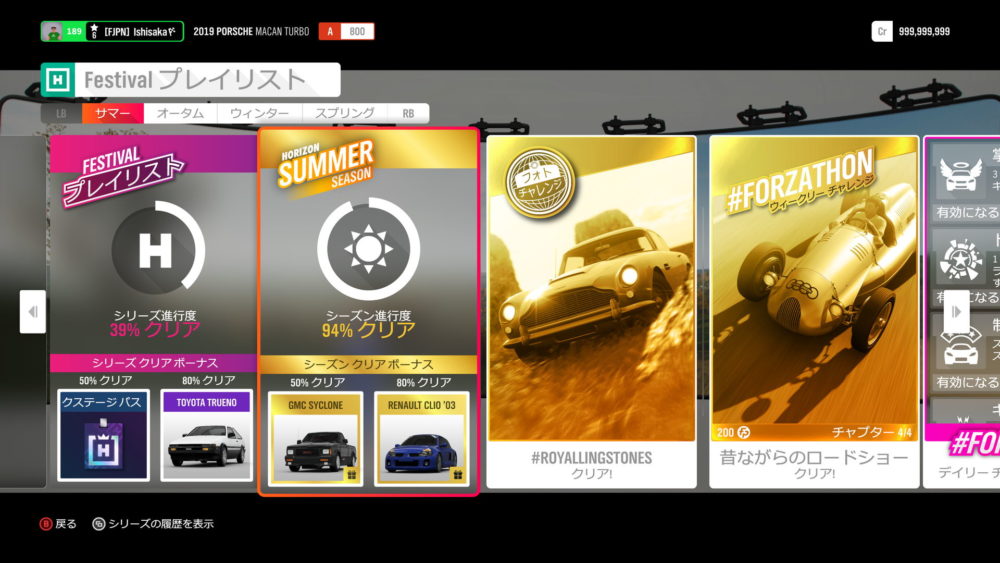The width and height of the screenshot is (1000, 563).
Task: Switch to the サマー season tab
Action: coord(113,114)
